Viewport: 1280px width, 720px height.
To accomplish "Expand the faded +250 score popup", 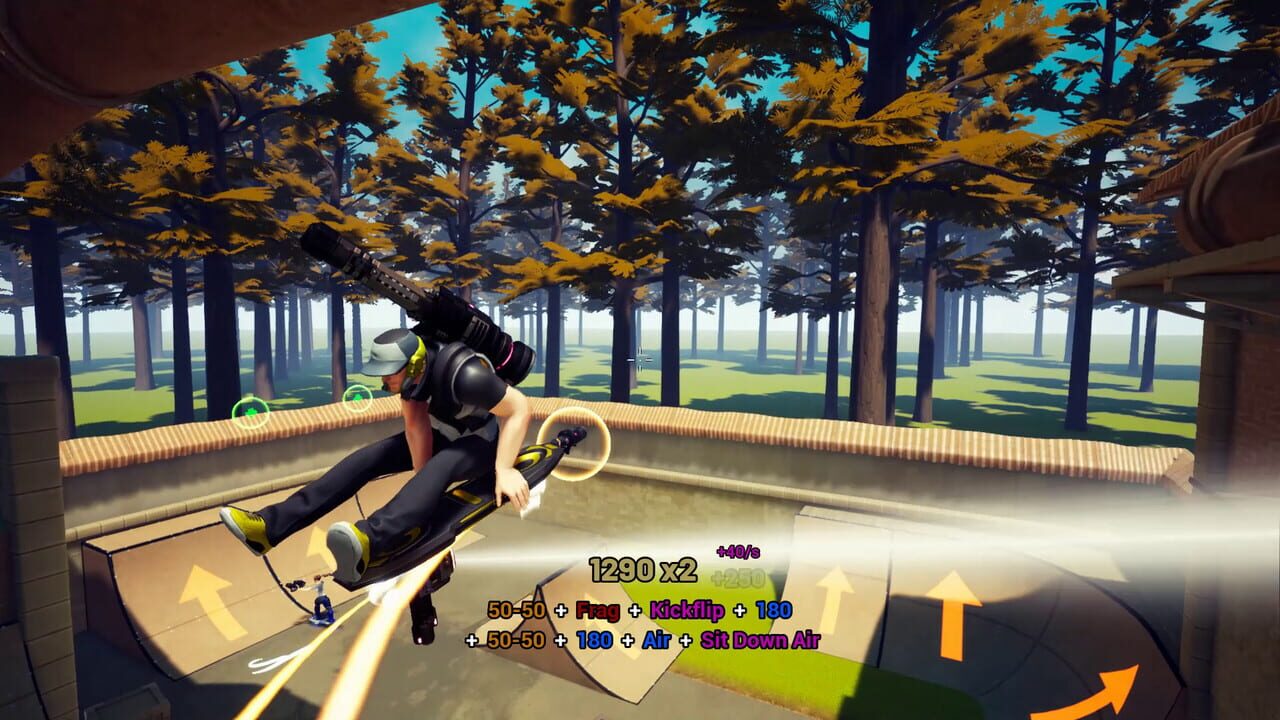I will [x=736, y=576].
